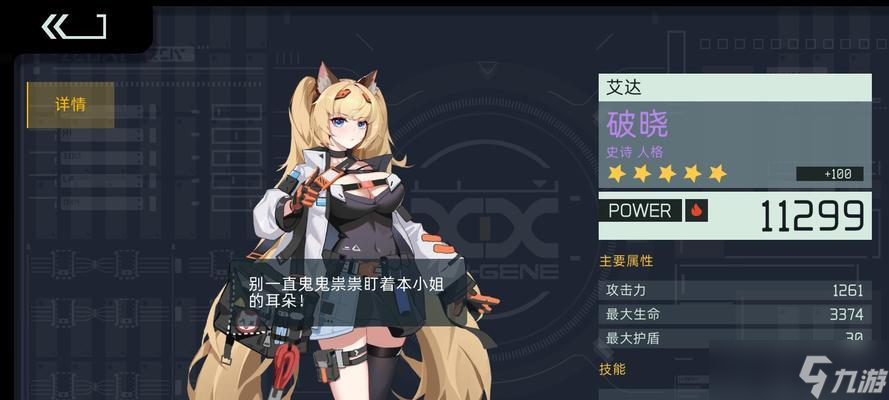Tap the +100 level badge
This screenshot has height=400, width=889.
click(x=829, y=174)
